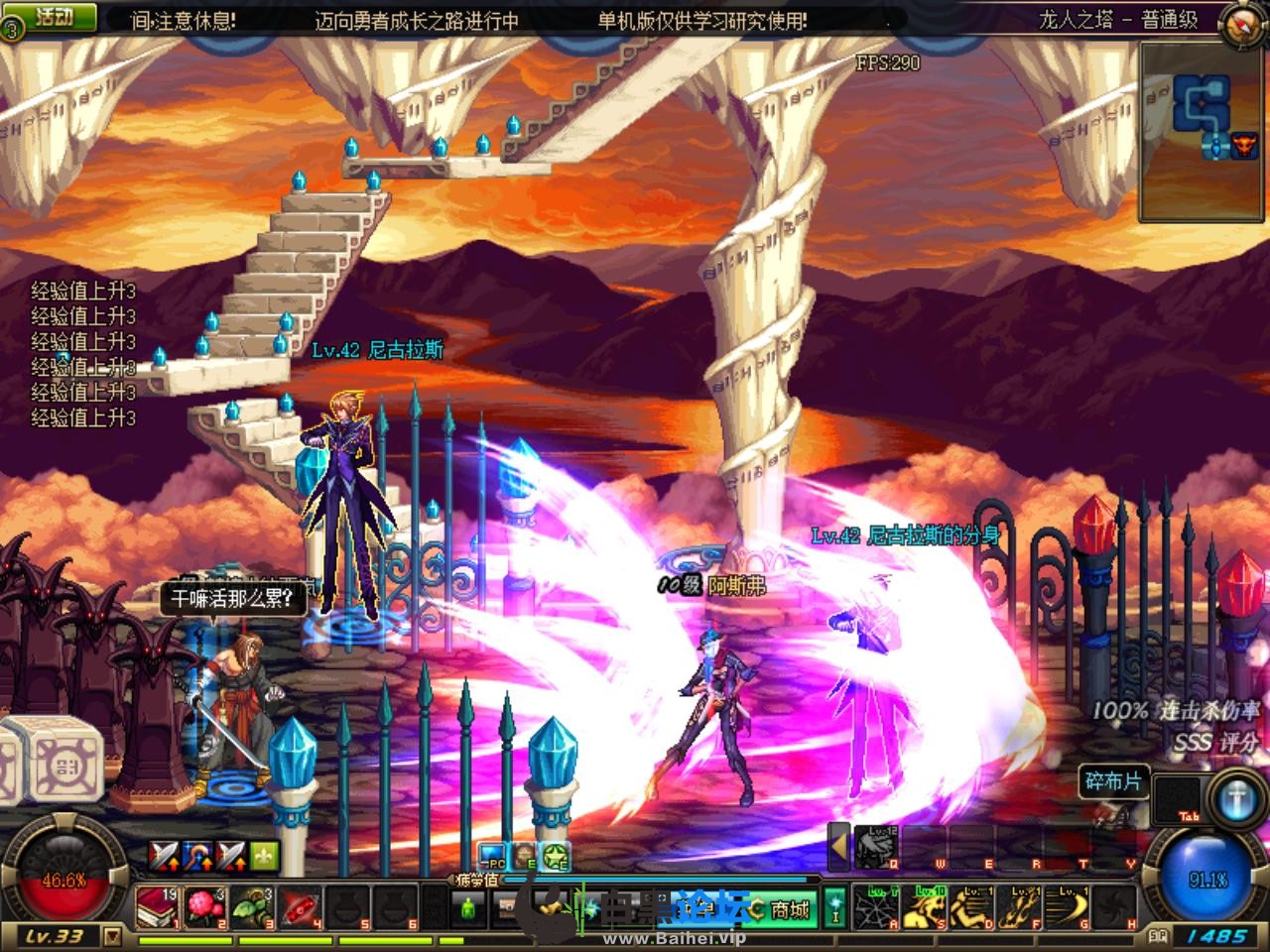Click the blue sword orb icon

pos(1238,799)
